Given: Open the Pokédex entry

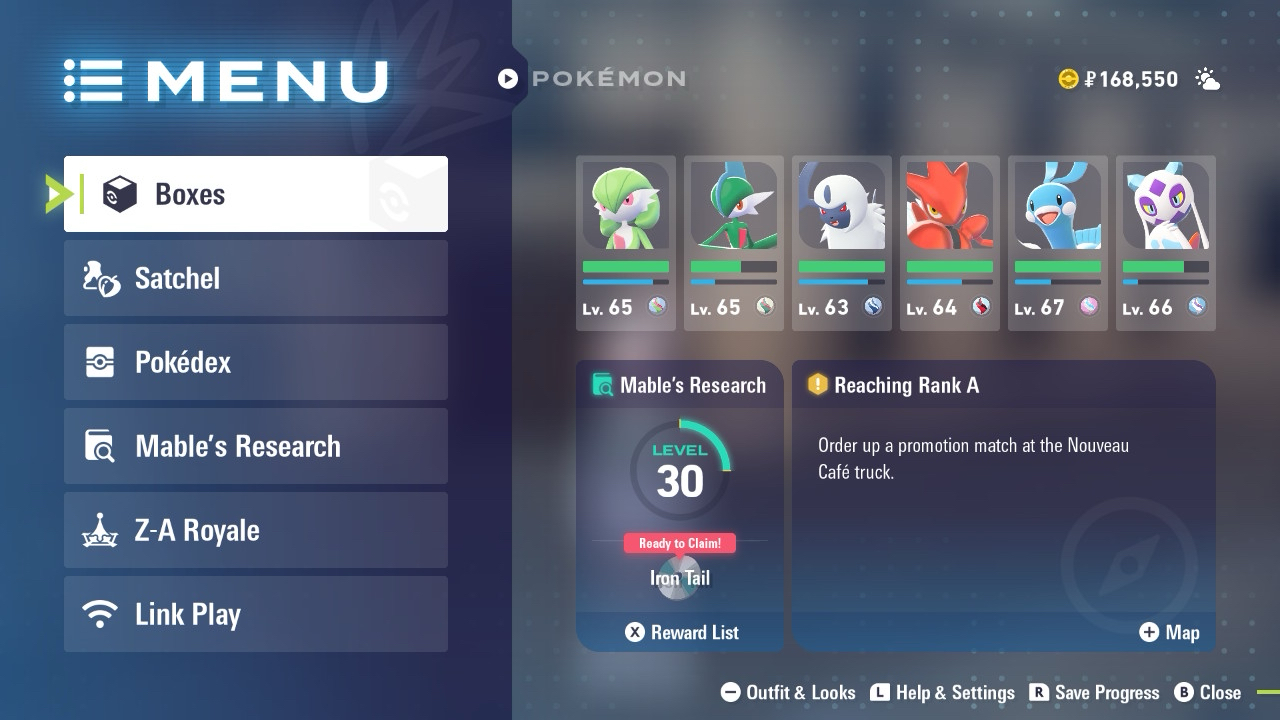Looking at the screenshot, I should 255,362.
